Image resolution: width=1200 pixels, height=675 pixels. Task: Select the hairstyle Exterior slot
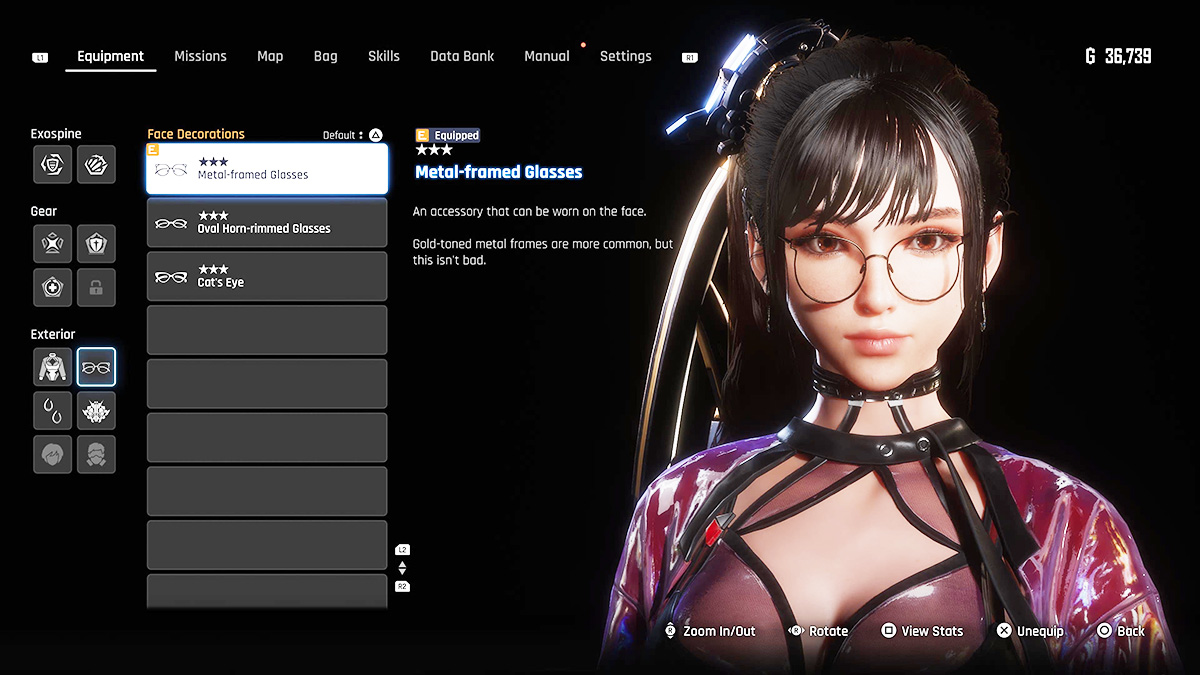tap(52, 454)
